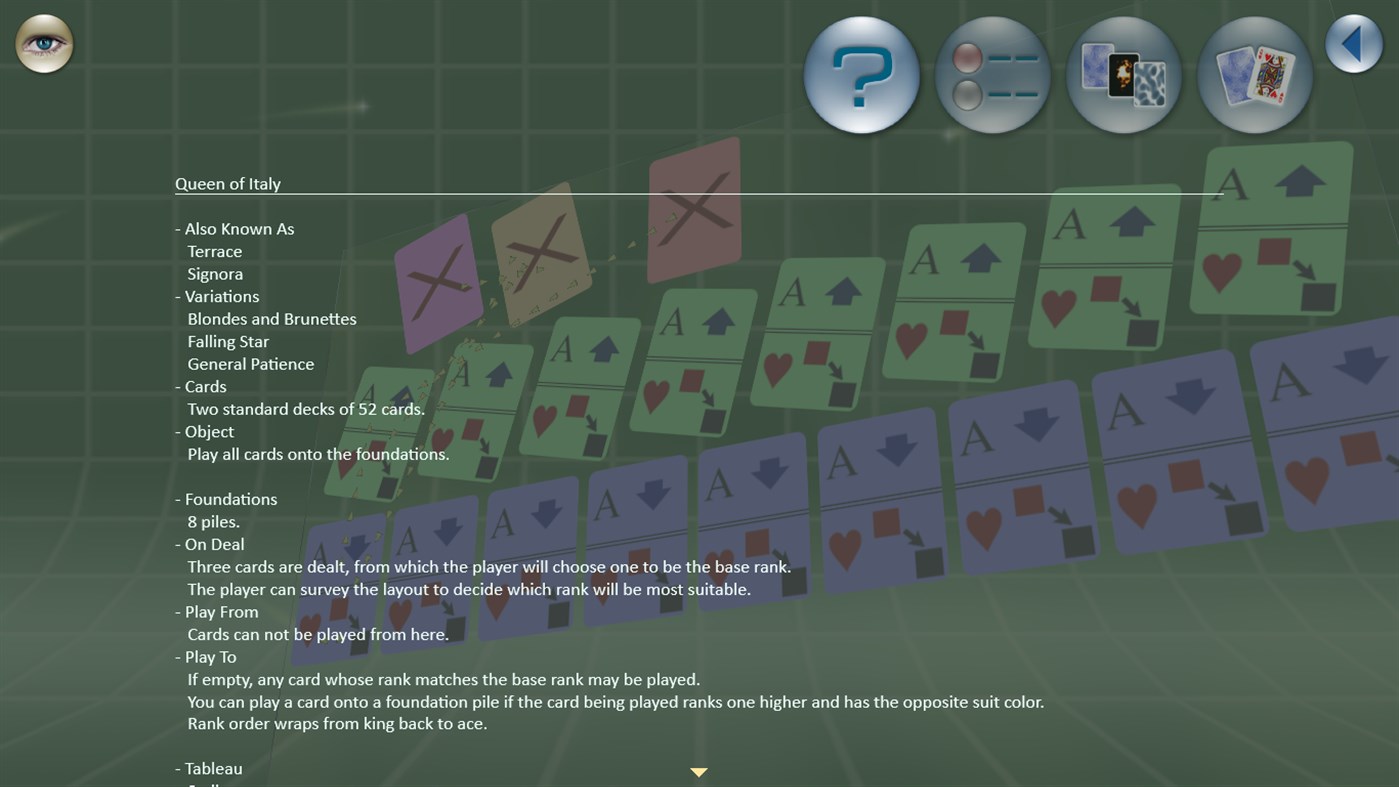Open the card back selection icon
1399x787 pixels.
click(1123, 75)
